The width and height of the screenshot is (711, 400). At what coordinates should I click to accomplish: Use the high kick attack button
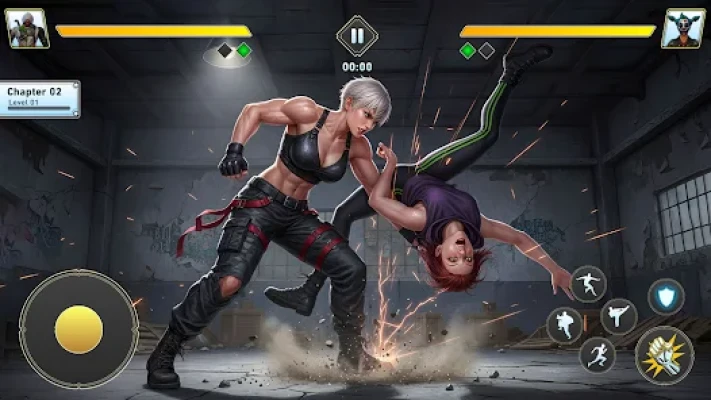[618, 316]
